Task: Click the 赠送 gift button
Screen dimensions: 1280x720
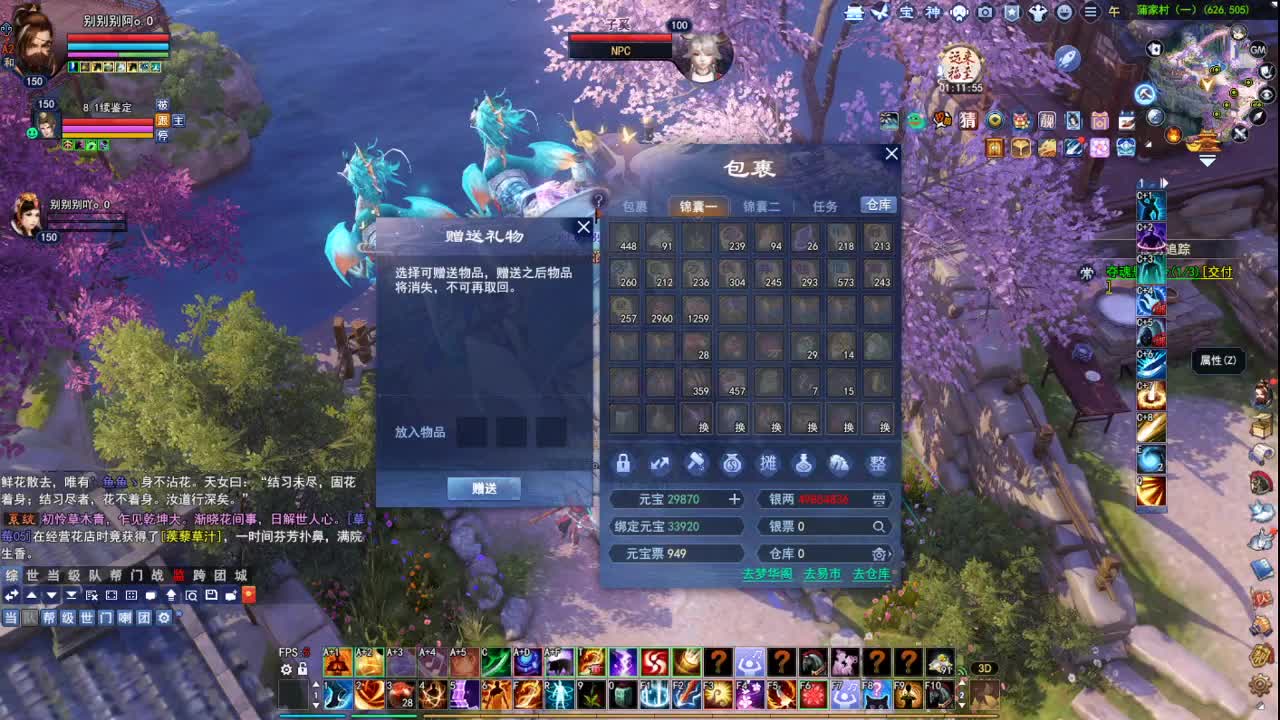Action: click(485, 489)
